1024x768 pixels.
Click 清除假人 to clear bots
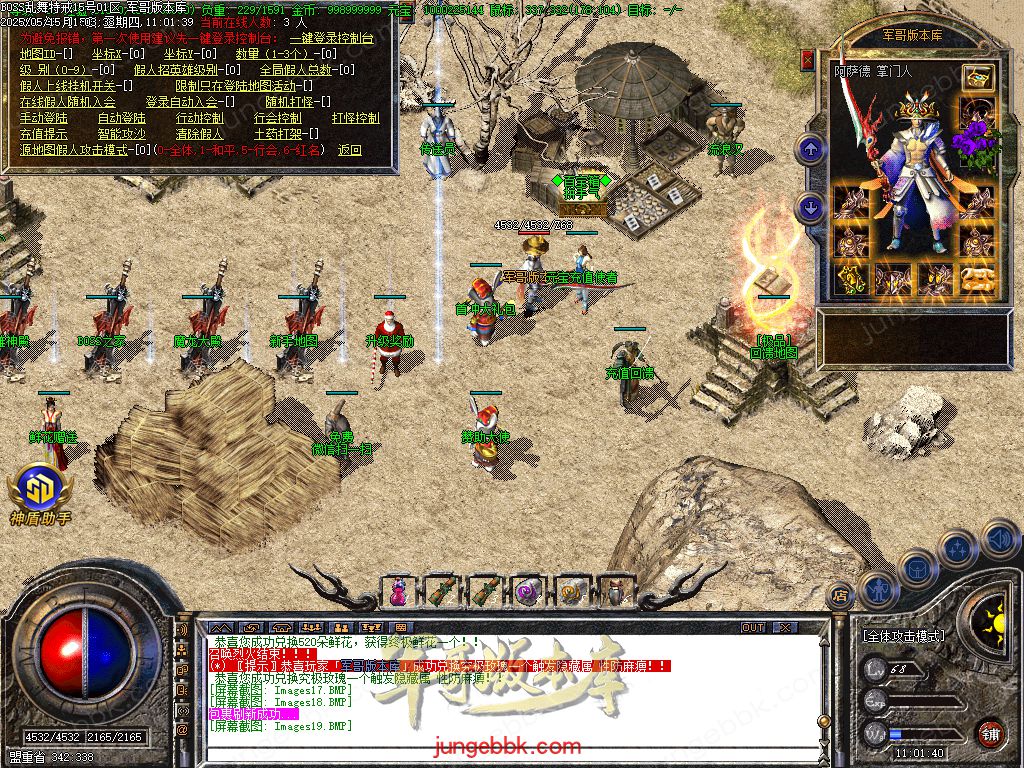pyautogui.click(x=200, y=134)
